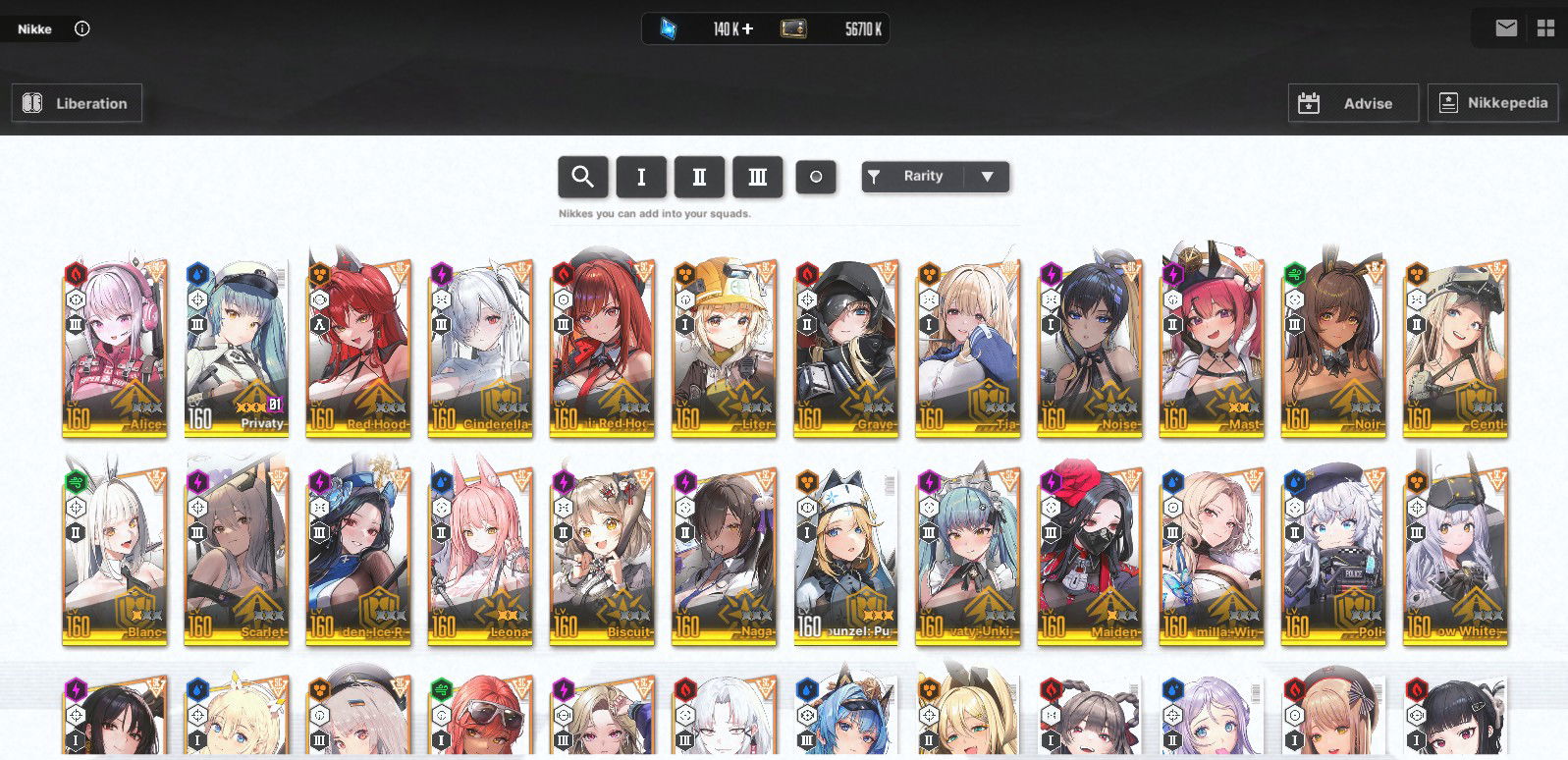Select the circle burst filter button

click(816, 177)
